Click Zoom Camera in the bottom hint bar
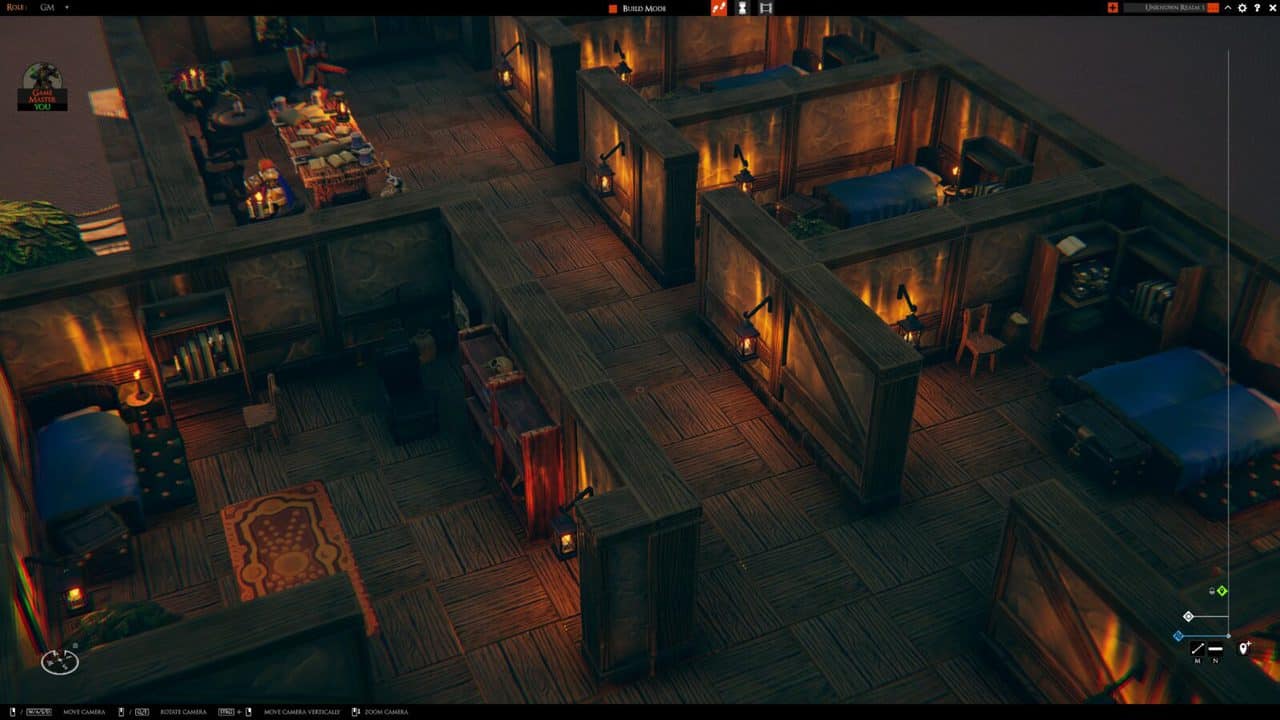1280x720 pixels. pyautogui.click(x=385, y=711)
